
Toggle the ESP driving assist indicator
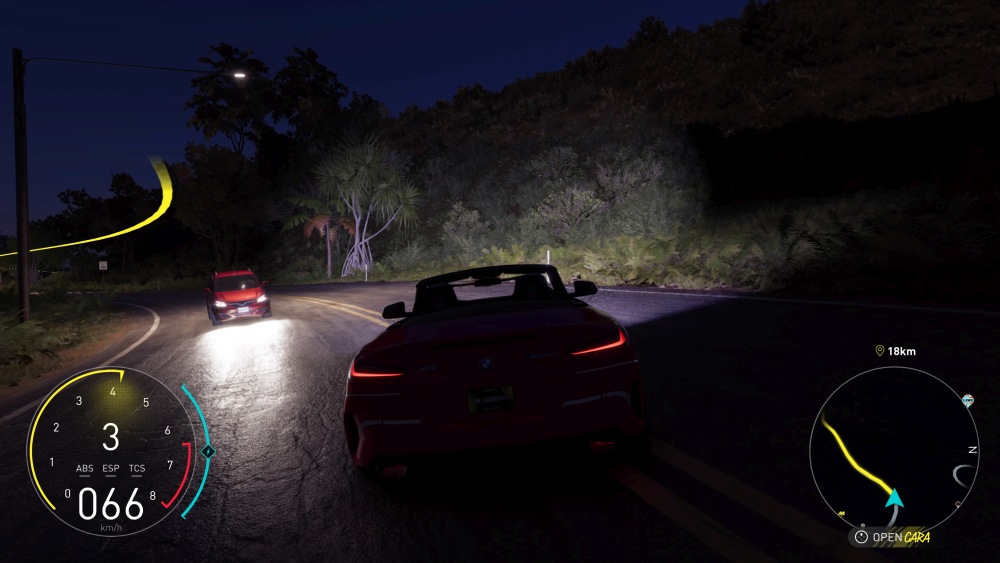click(111, 468)
